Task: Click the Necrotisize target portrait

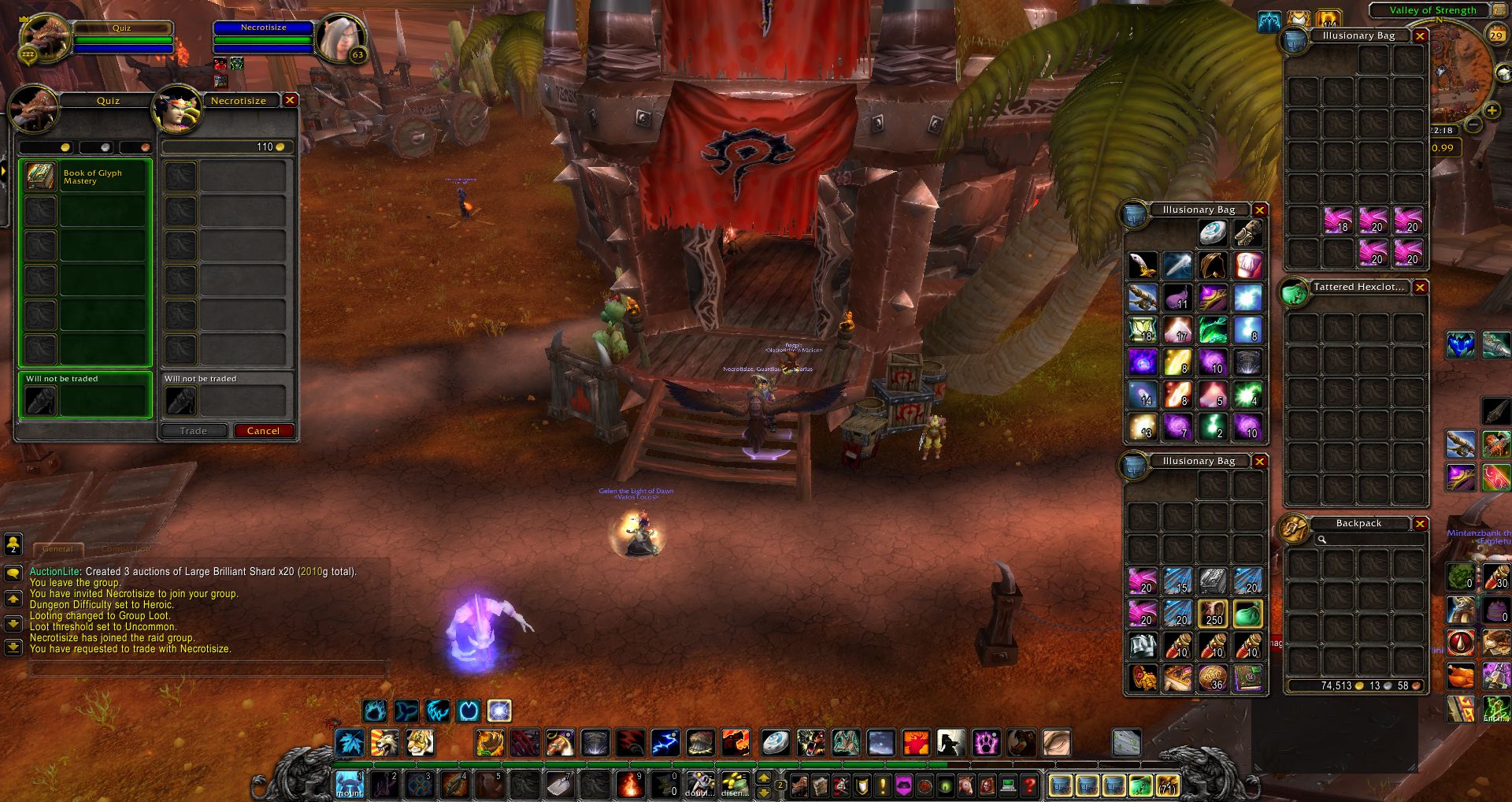Action: click(x=341, y=38)
